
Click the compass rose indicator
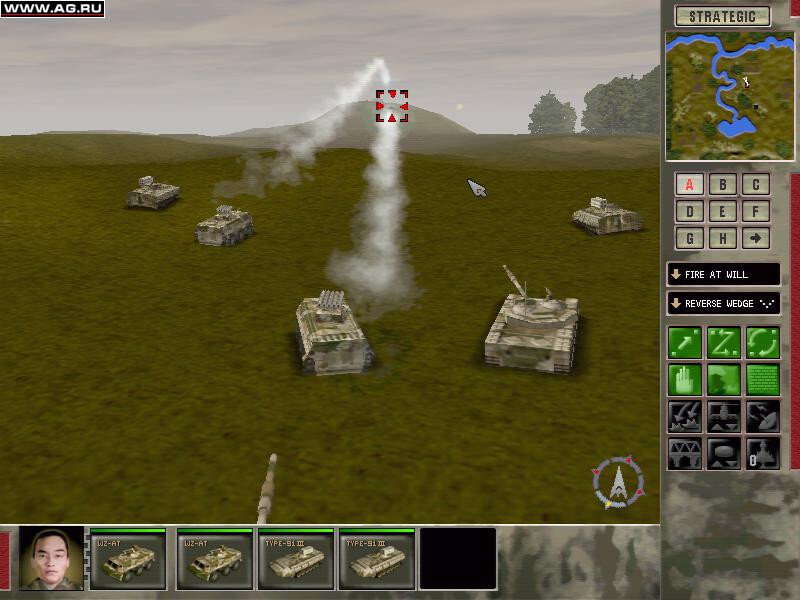[620, 482]
